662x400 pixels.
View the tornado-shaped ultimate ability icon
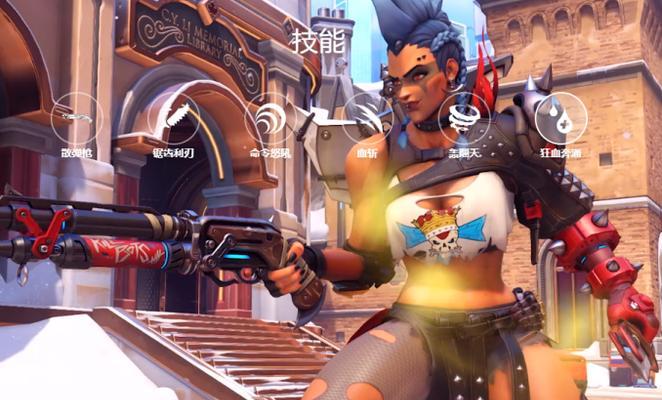[464, 118]
